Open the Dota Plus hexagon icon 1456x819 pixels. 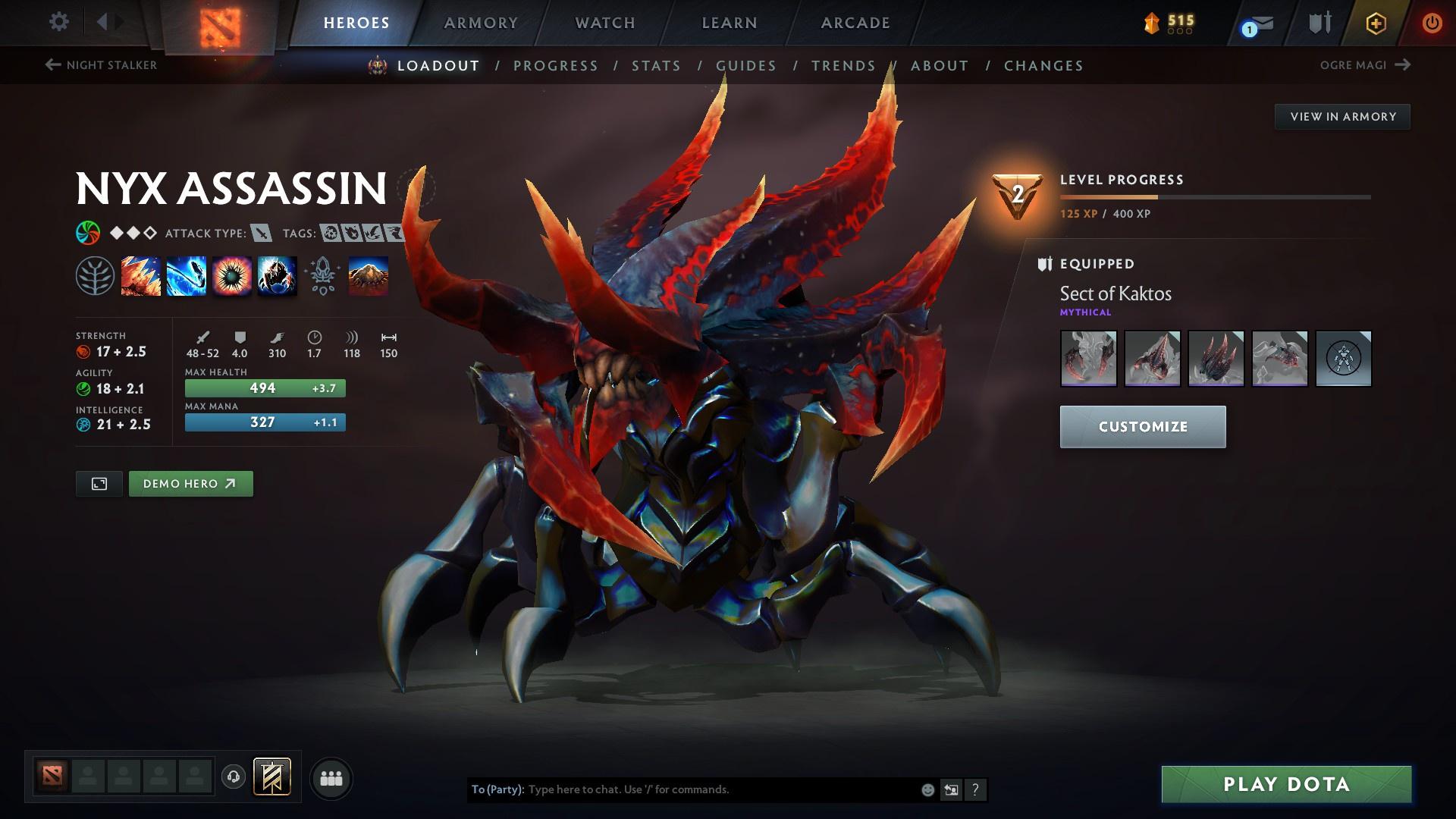1374,23
